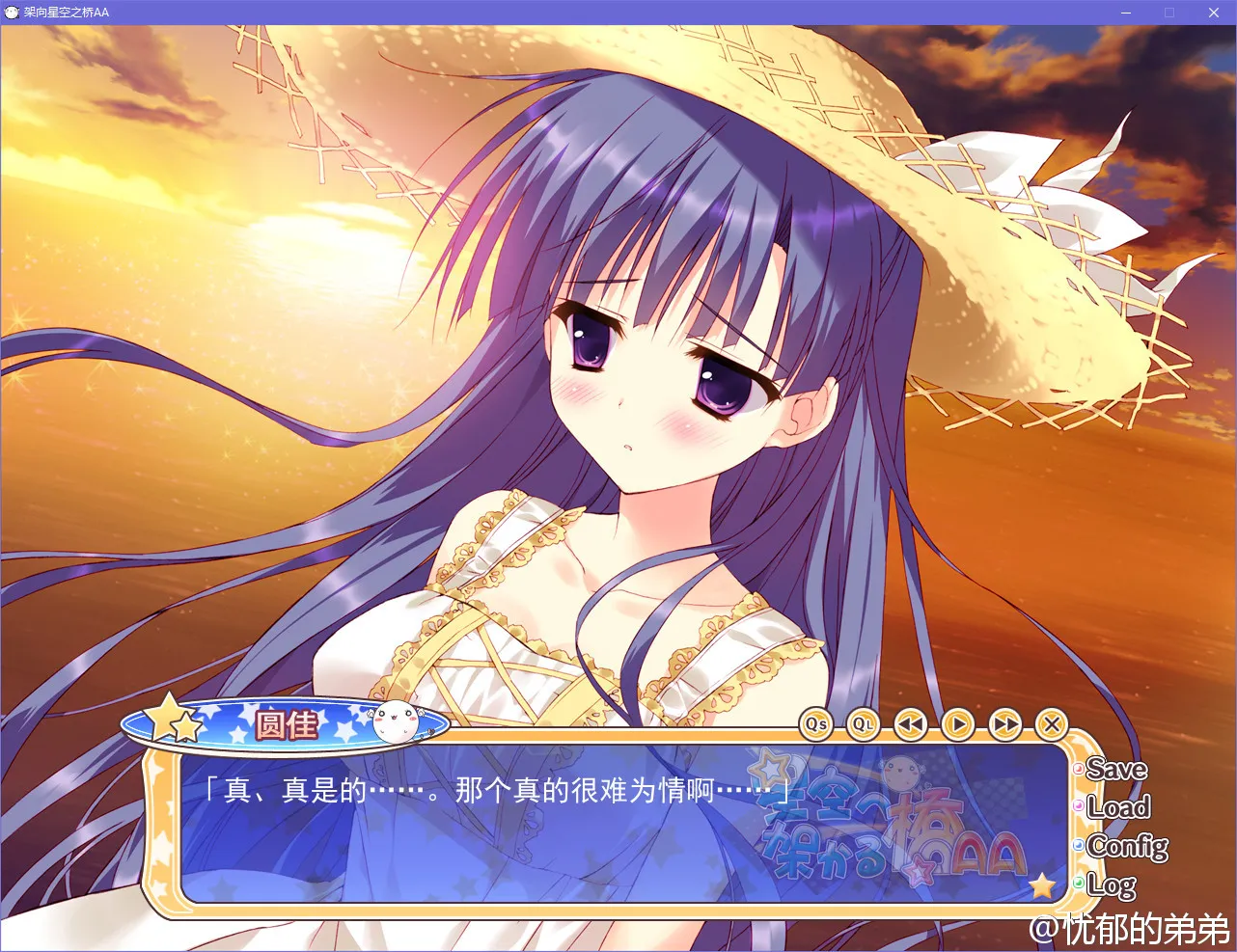Open the Save menu
The image size is (1237, 952).
[1115, 770]
